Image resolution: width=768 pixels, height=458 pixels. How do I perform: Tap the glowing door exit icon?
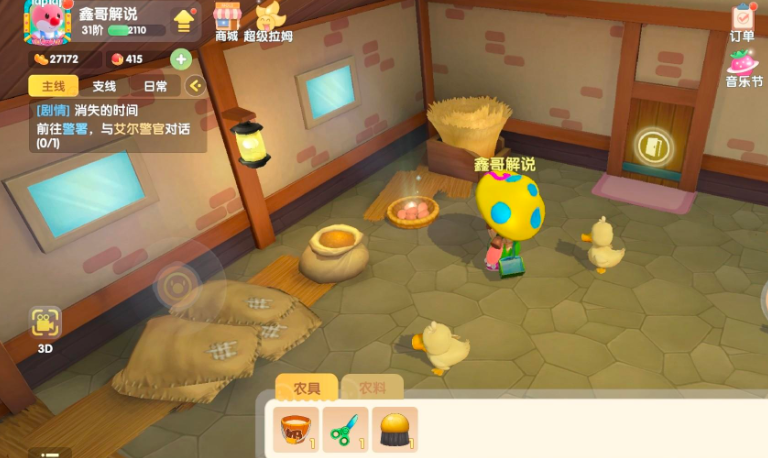(x=654, y=147)
